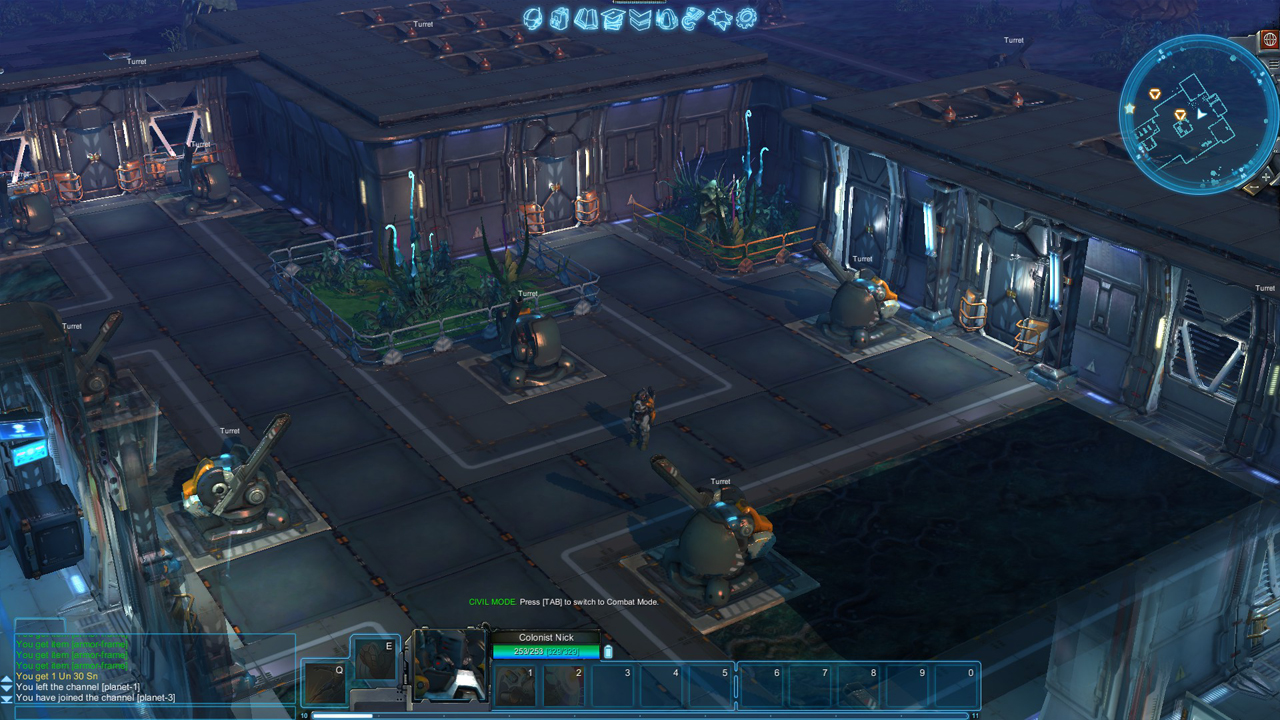Select the chevron ranks icon
The image size is (1280, 720).
[640, 18]
